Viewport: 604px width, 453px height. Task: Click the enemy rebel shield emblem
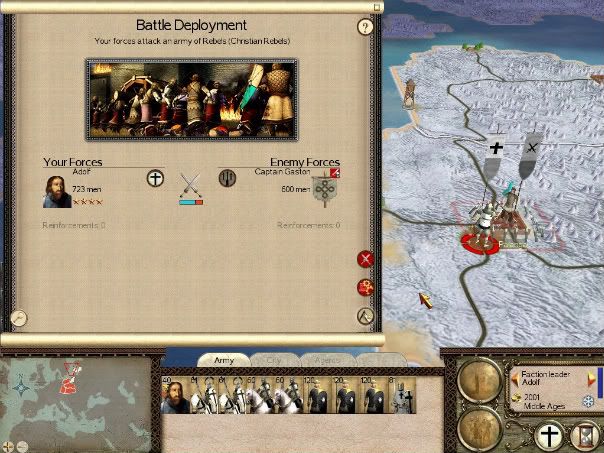pyautogui.click(x=326, y=191)
